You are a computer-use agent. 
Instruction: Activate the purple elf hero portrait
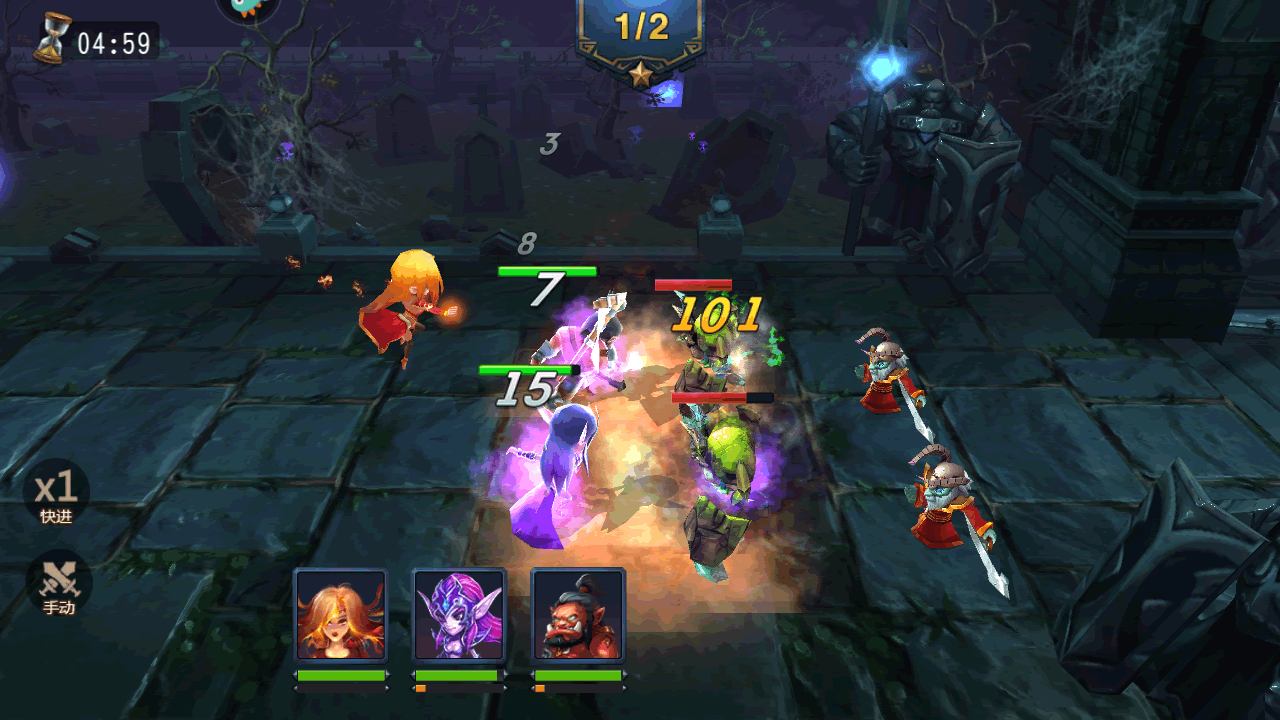(459, 615)
